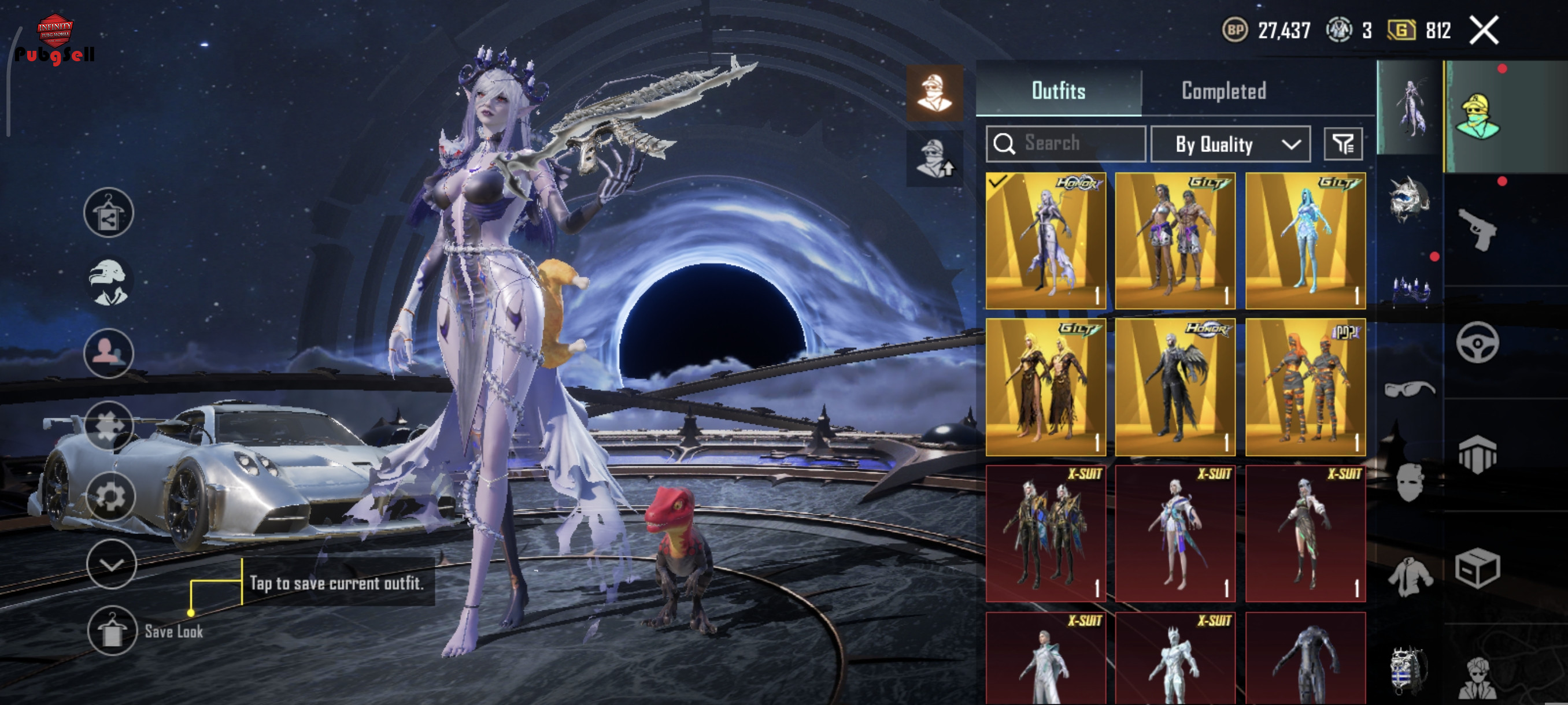
Task: Choose the black winged Honor outfit
Action: pos(1175,387)
